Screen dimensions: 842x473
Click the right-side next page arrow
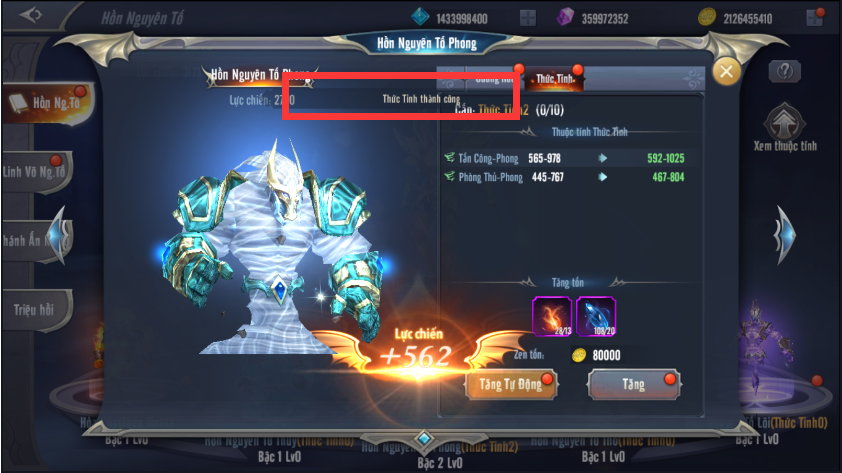pos(787,234)
